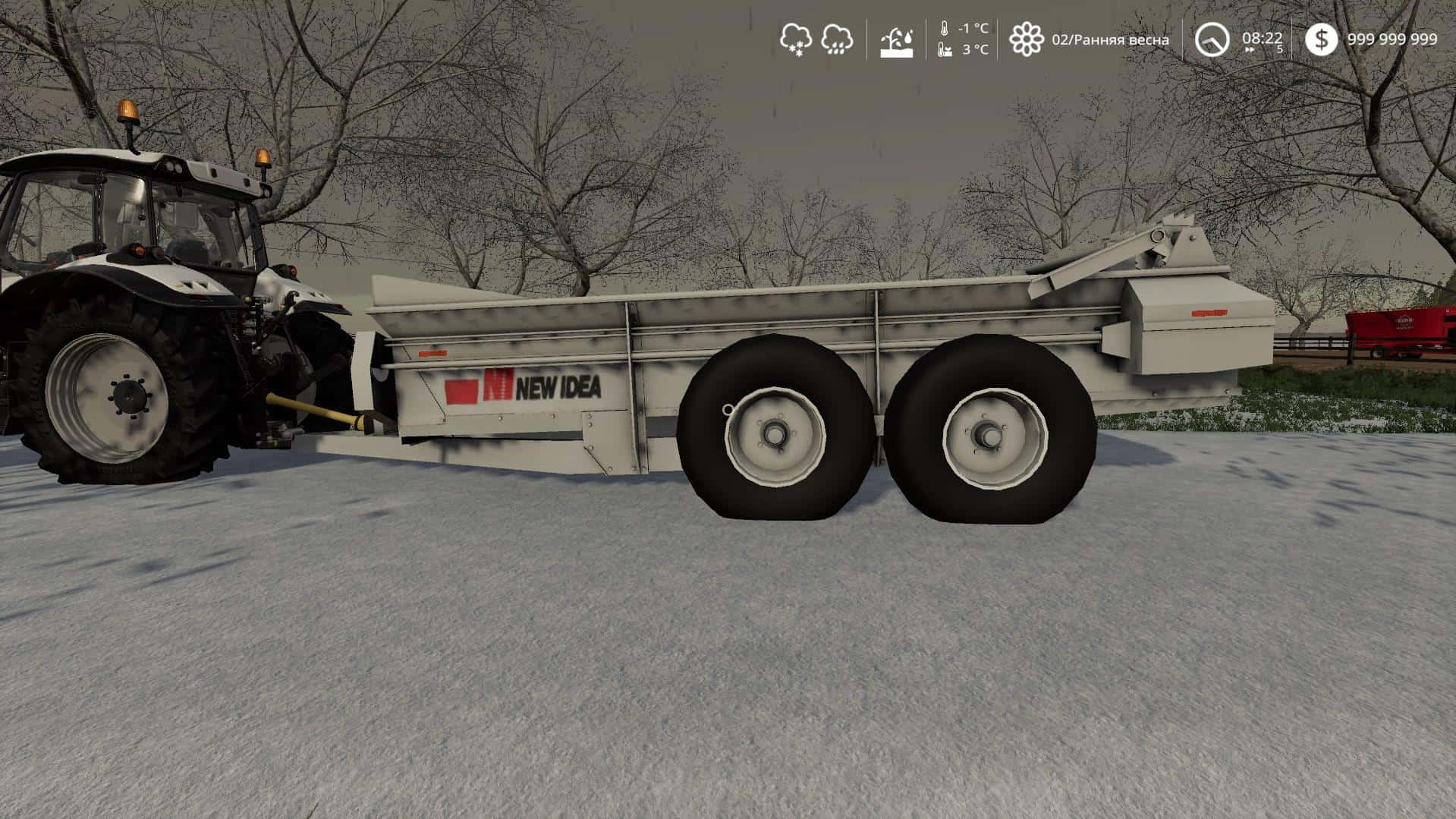Open the dollar money icon
1456x819 pixels.
[1321, 39]
